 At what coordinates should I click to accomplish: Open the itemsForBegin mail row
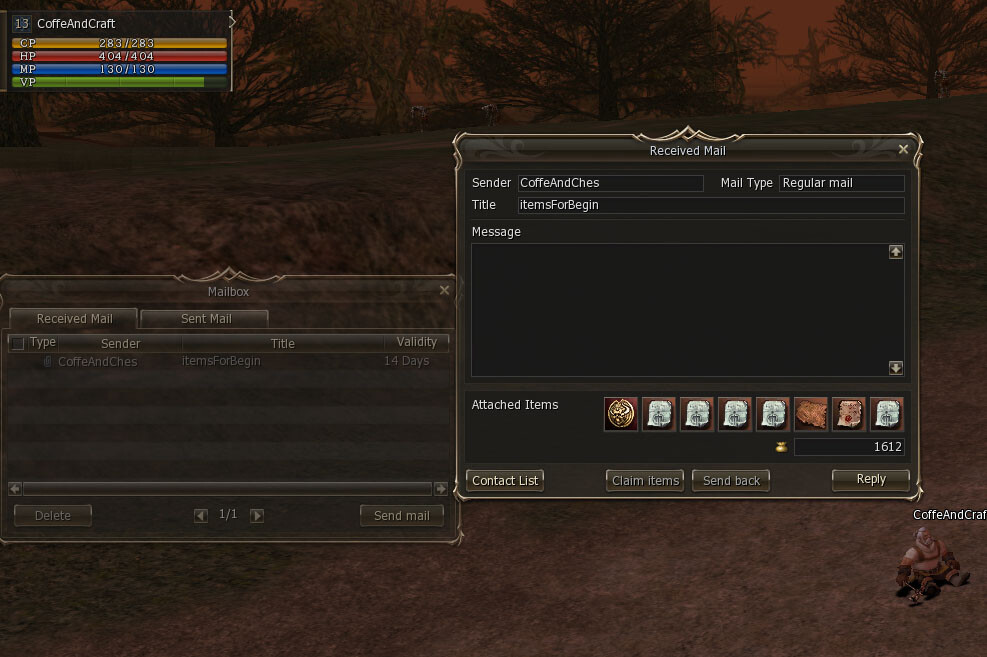coord(220,361)
